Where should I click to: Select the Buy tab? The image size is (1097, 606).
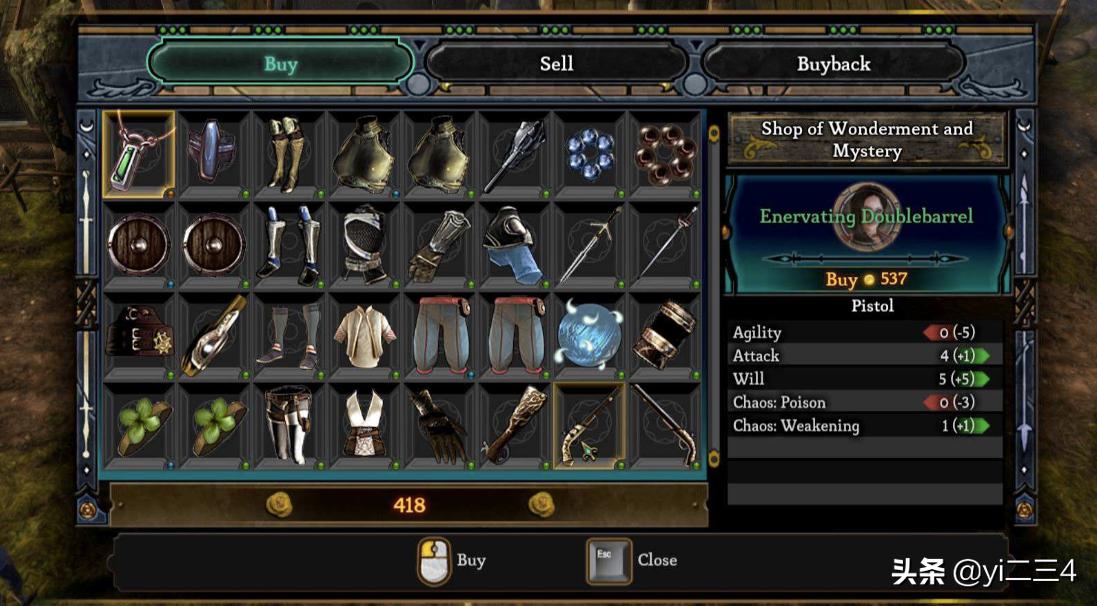pos(280,64)
